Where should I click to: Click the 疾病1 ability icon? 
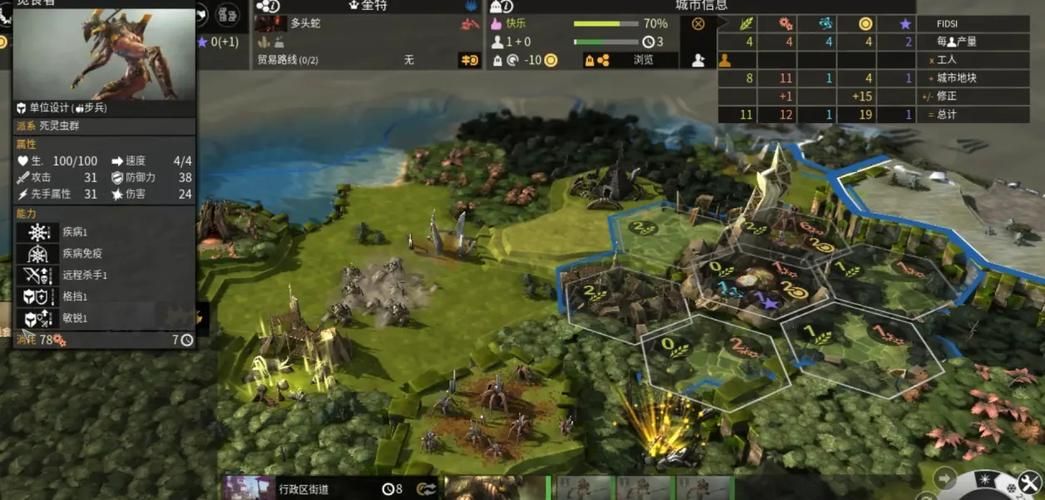(x=40, y=232)
